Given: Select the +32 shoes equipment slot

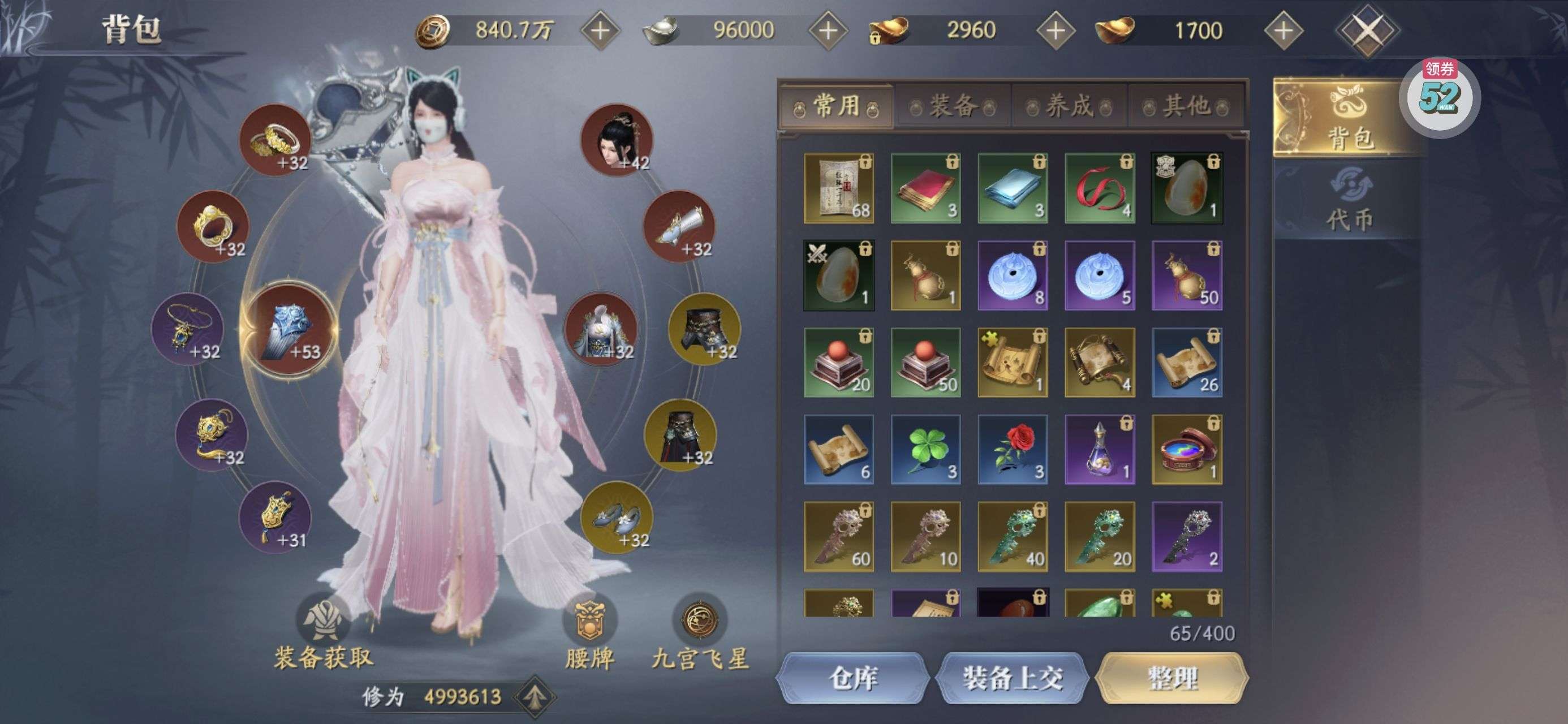Looking at the screenshot, I should (617, 517).
